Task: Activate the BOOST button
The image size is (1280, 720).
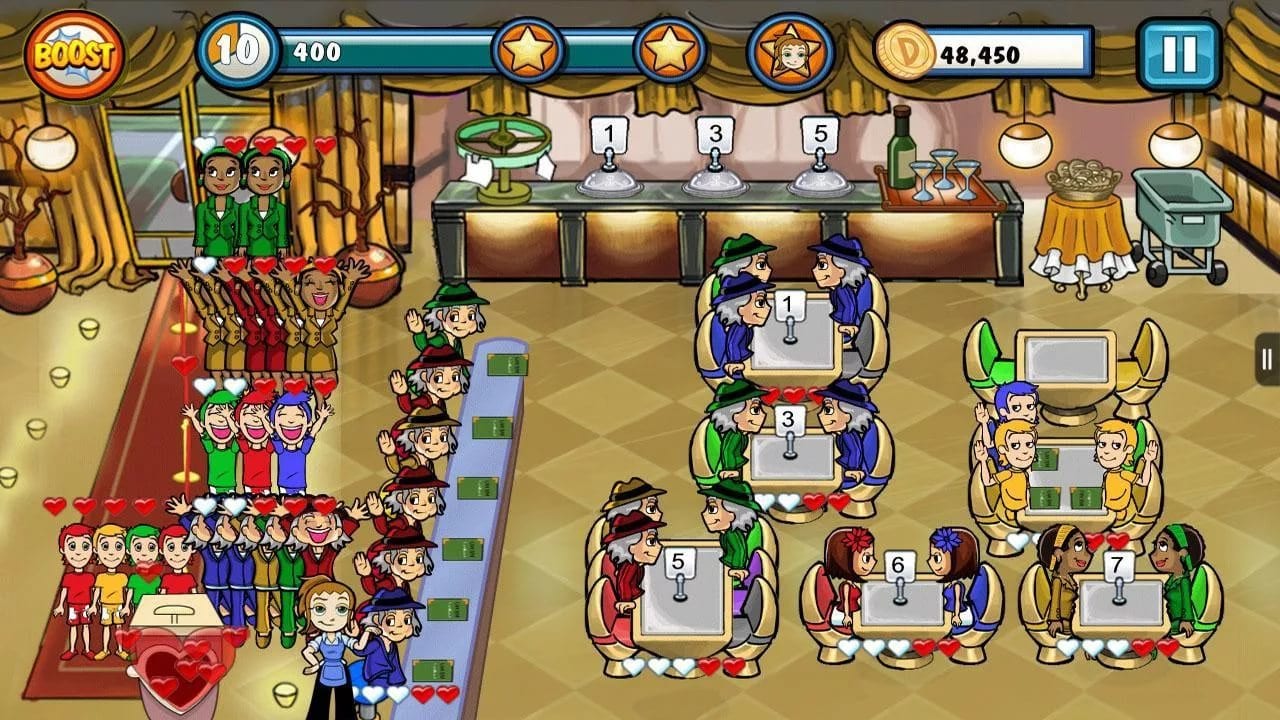Action: point(75,55)
